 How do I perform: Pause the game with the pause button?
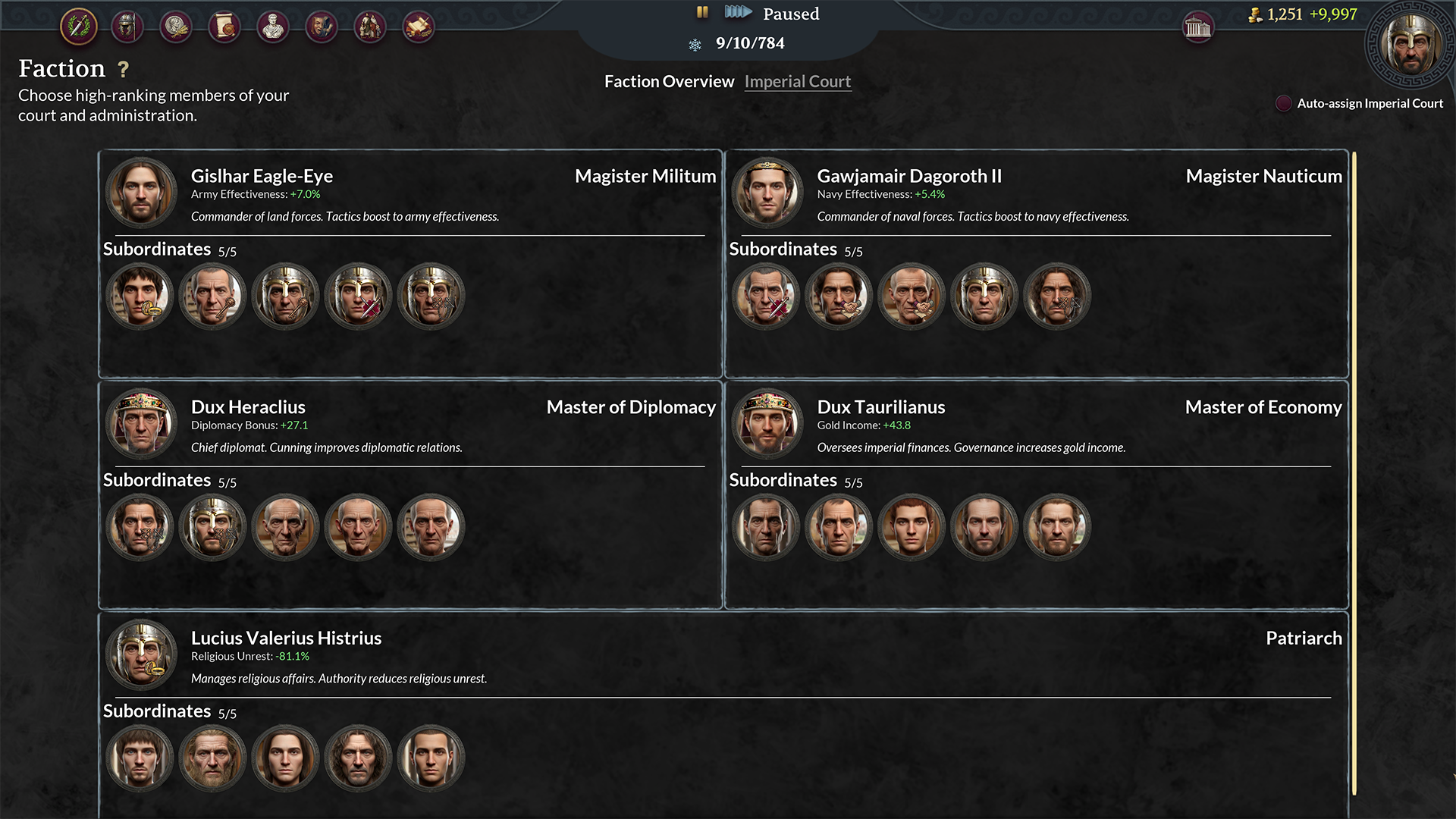(701, 12)
